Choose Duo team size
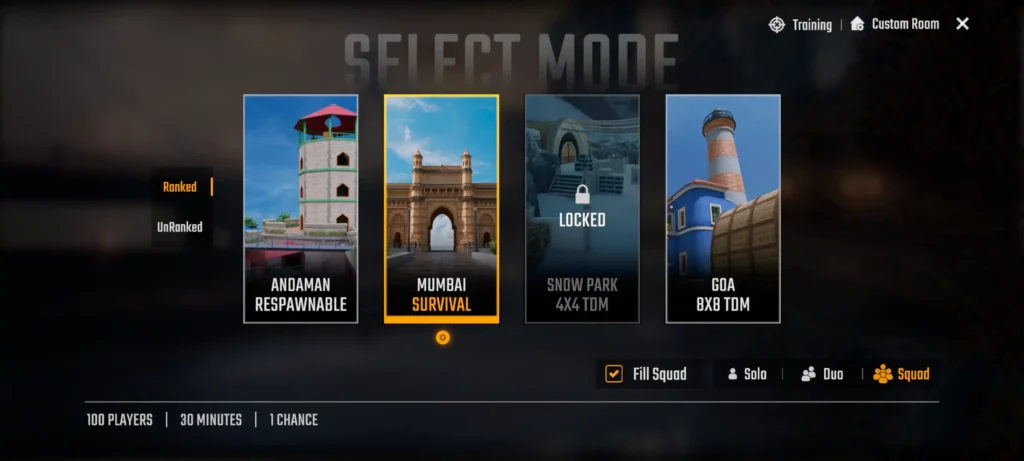This screenshot has width=1024, height=461. pos(822,374)
